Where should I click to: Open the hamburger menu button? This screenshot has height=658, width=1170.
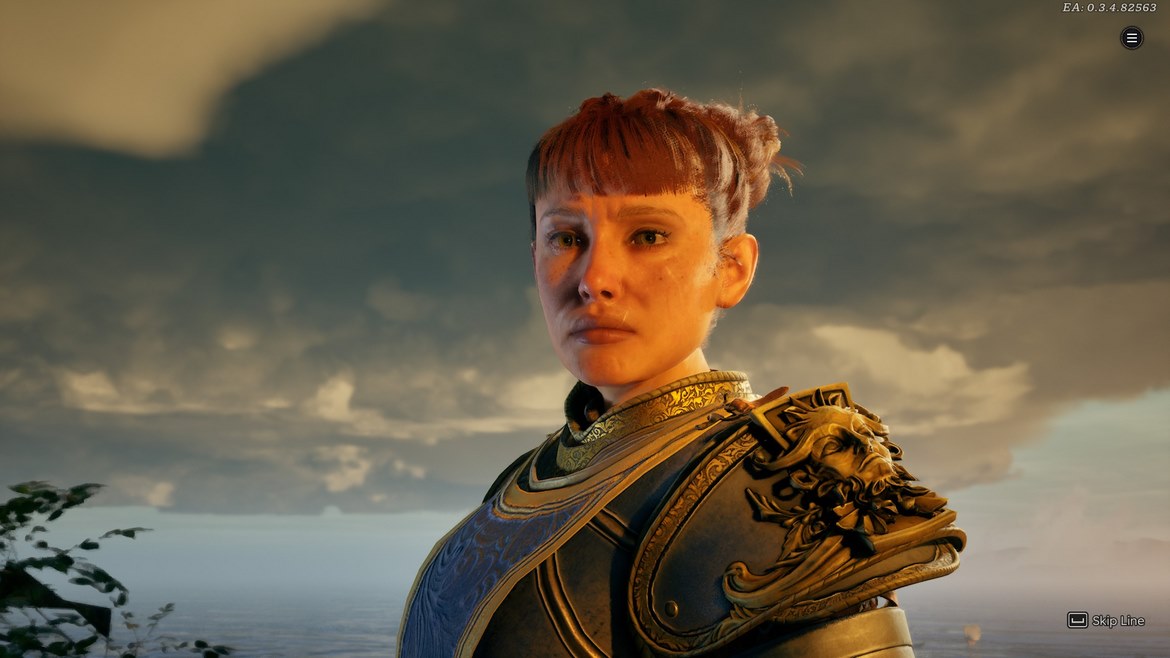(1131, 38)
